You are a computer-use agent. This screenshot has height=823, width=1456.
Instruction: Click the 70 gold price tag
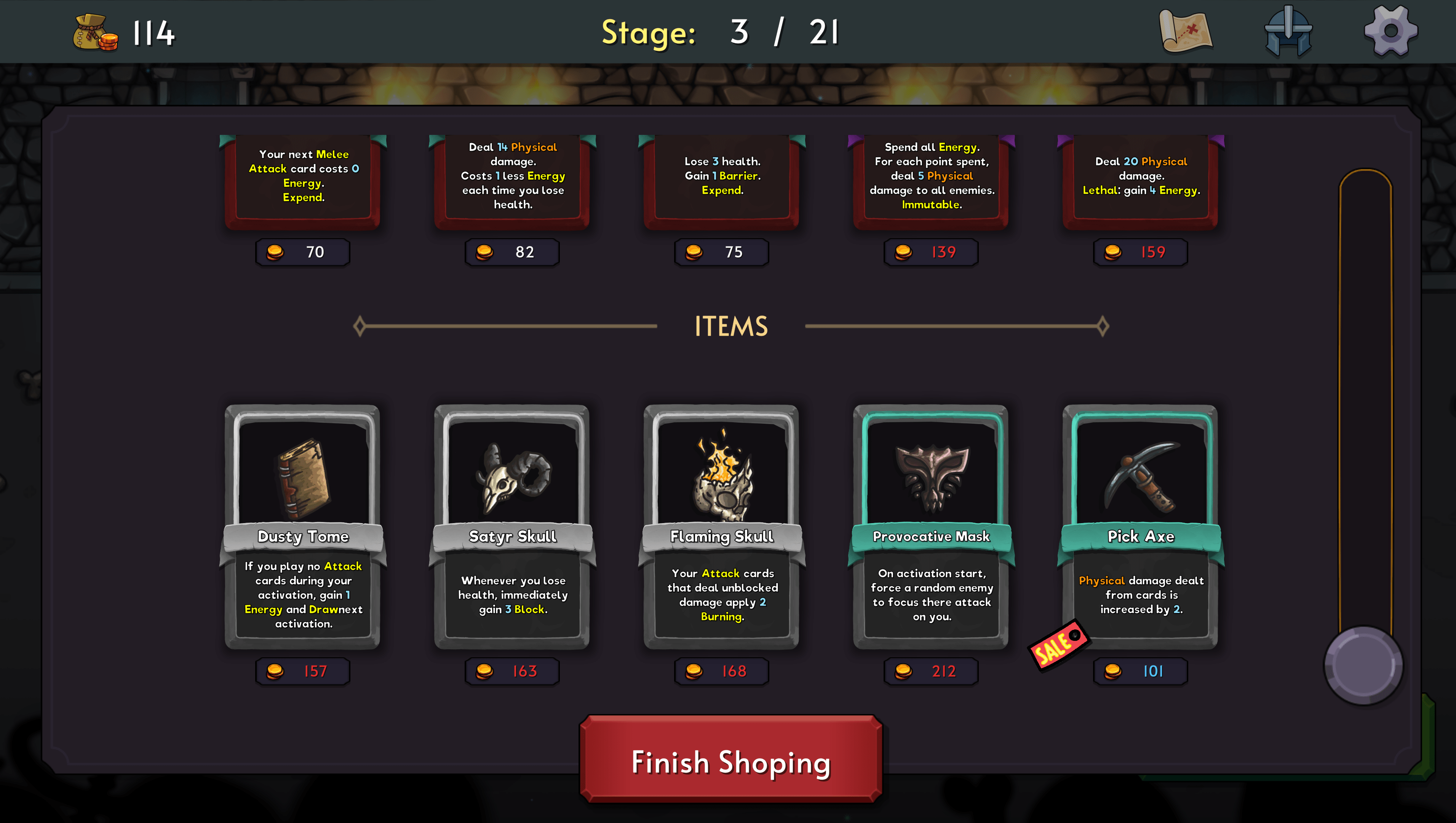[303, 252]
